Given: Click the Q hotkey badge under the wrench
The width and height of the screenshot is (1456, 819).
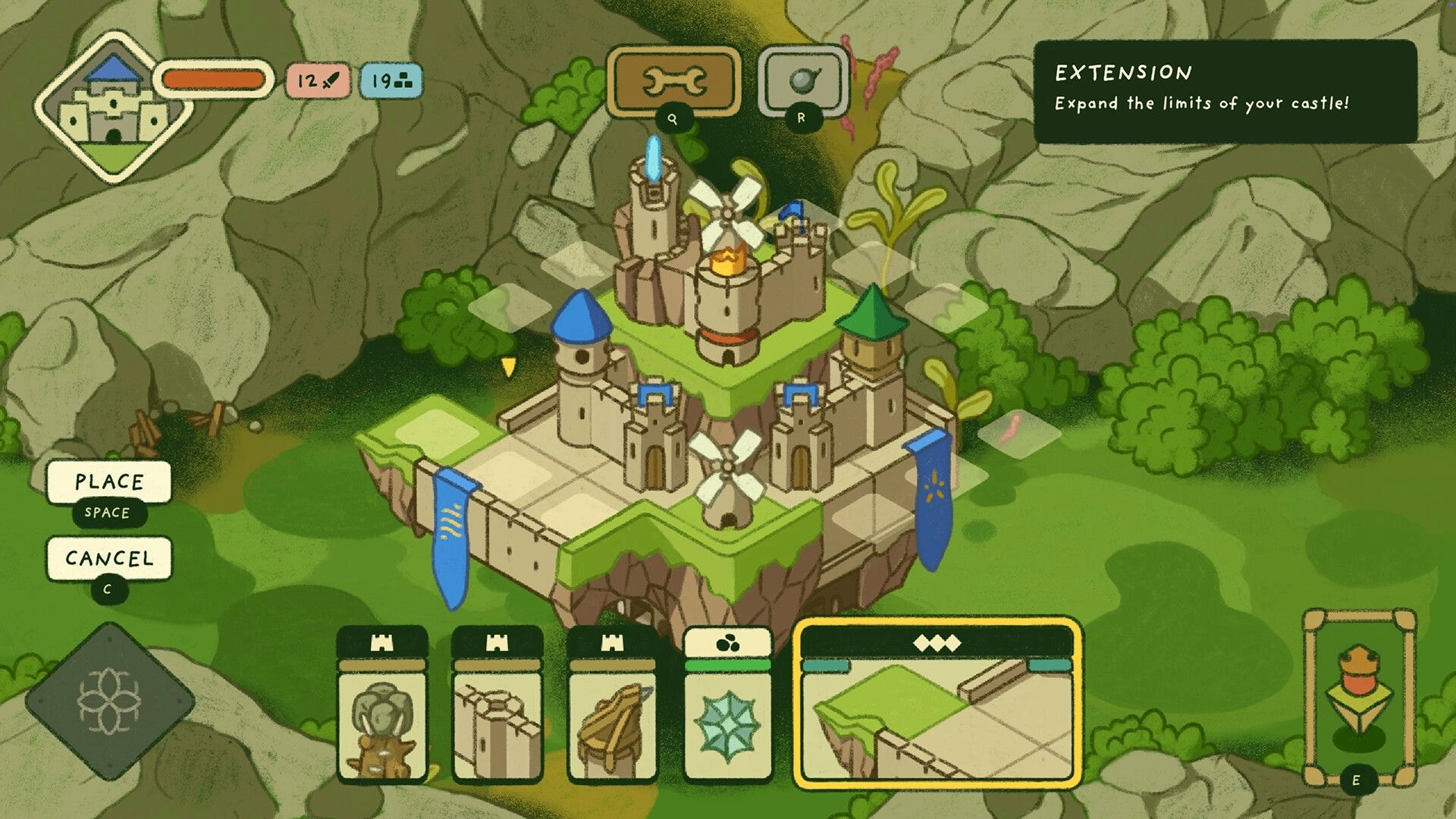Looking at the screenshot, I should tap(673, 120).
